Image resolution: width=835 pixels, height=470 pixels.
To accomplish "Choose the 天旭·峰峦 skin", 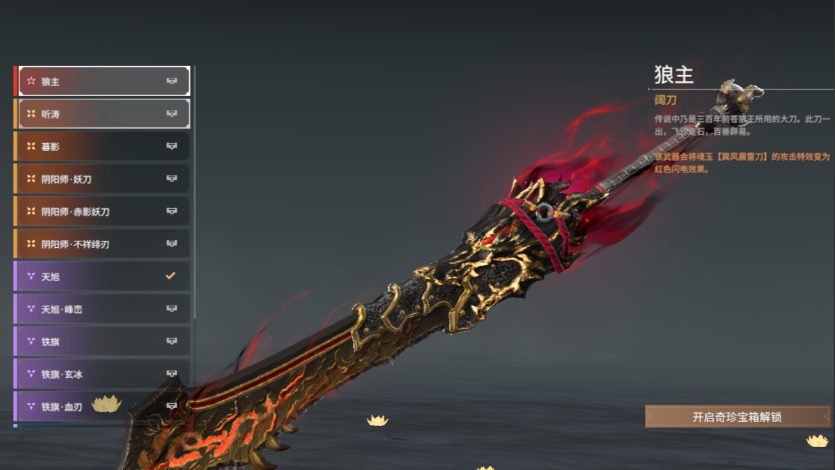I will (102, 309).
